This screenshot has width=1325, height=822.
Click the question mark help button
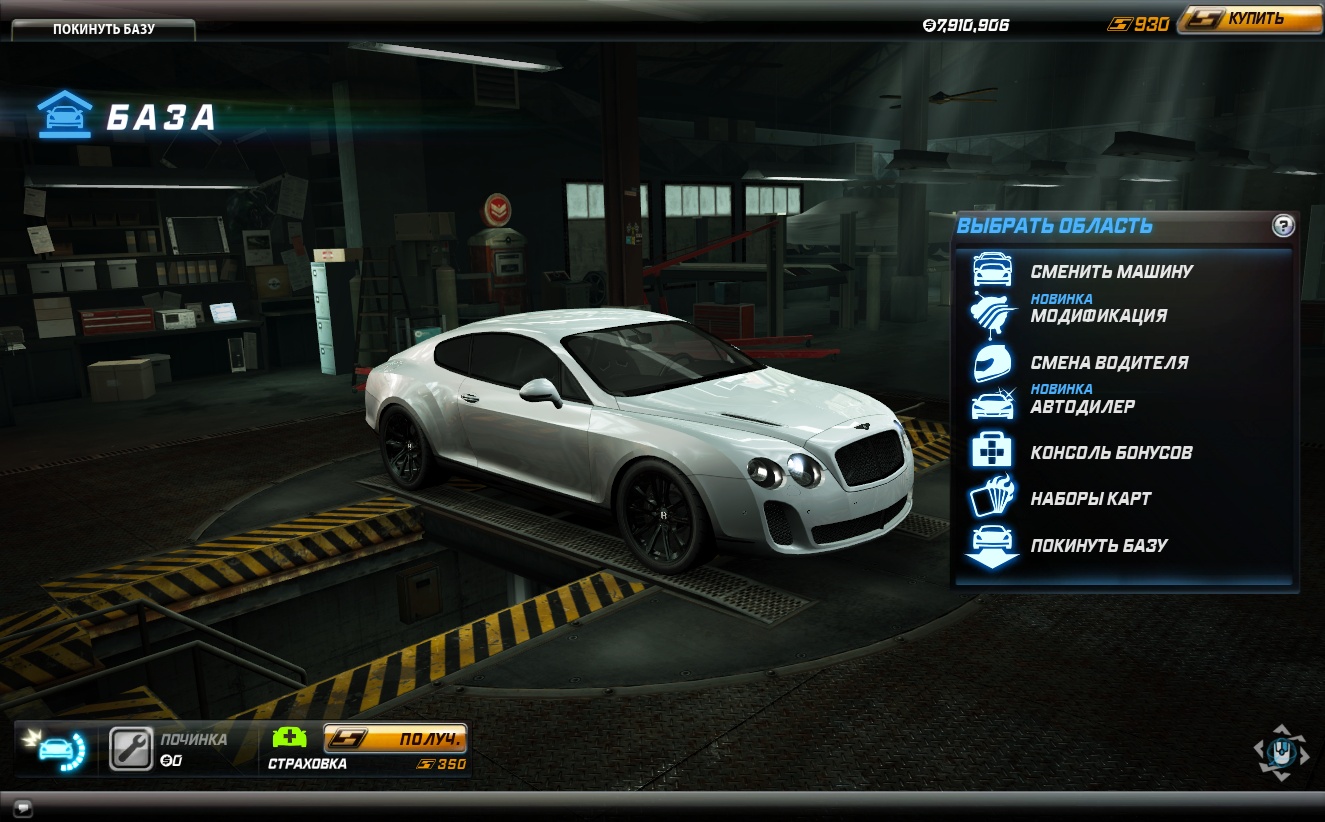1283,225
